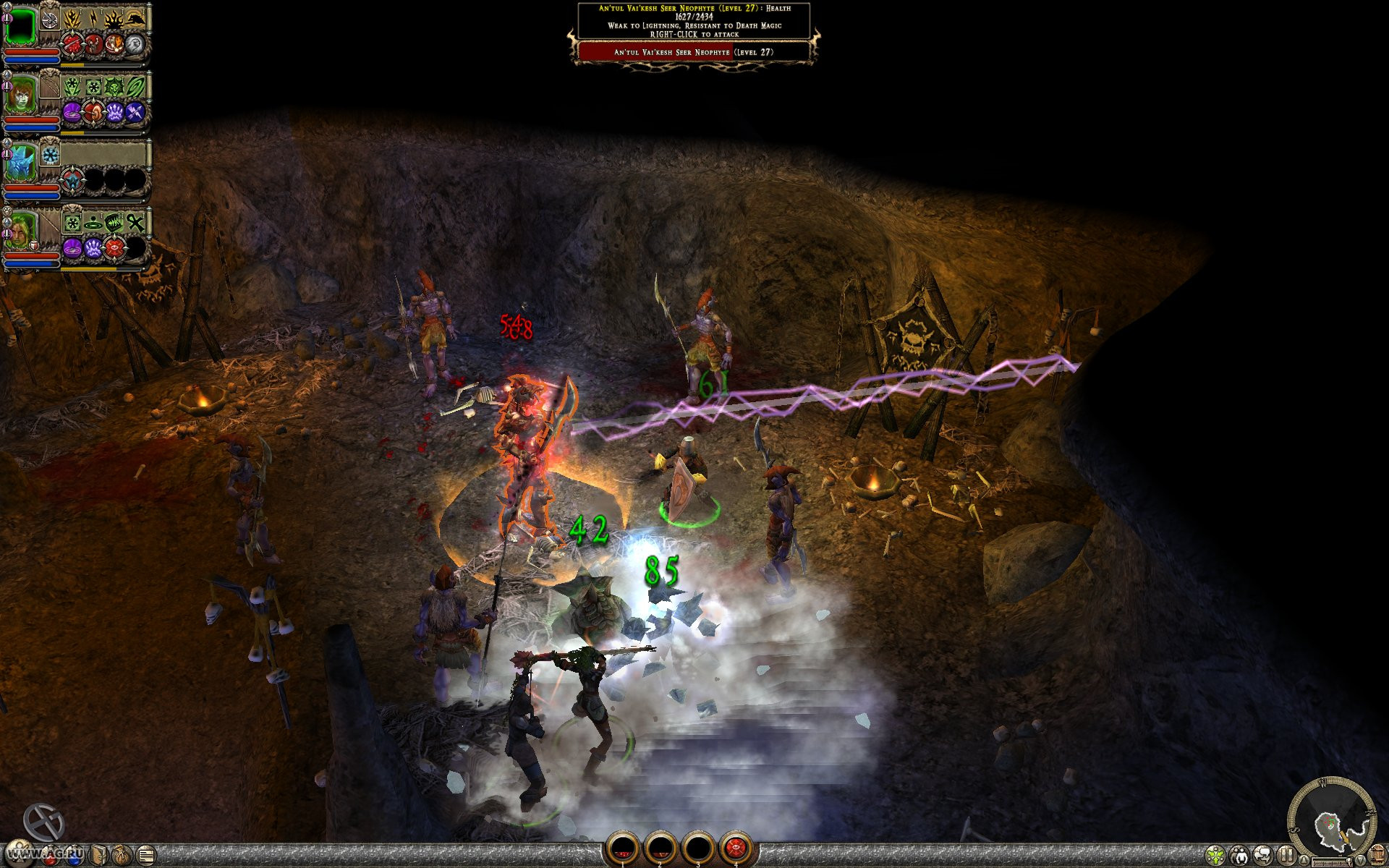Click the up arrow to zoom camera in
The width and height of the screenshot is (1389, 868).
[1304, 859]
